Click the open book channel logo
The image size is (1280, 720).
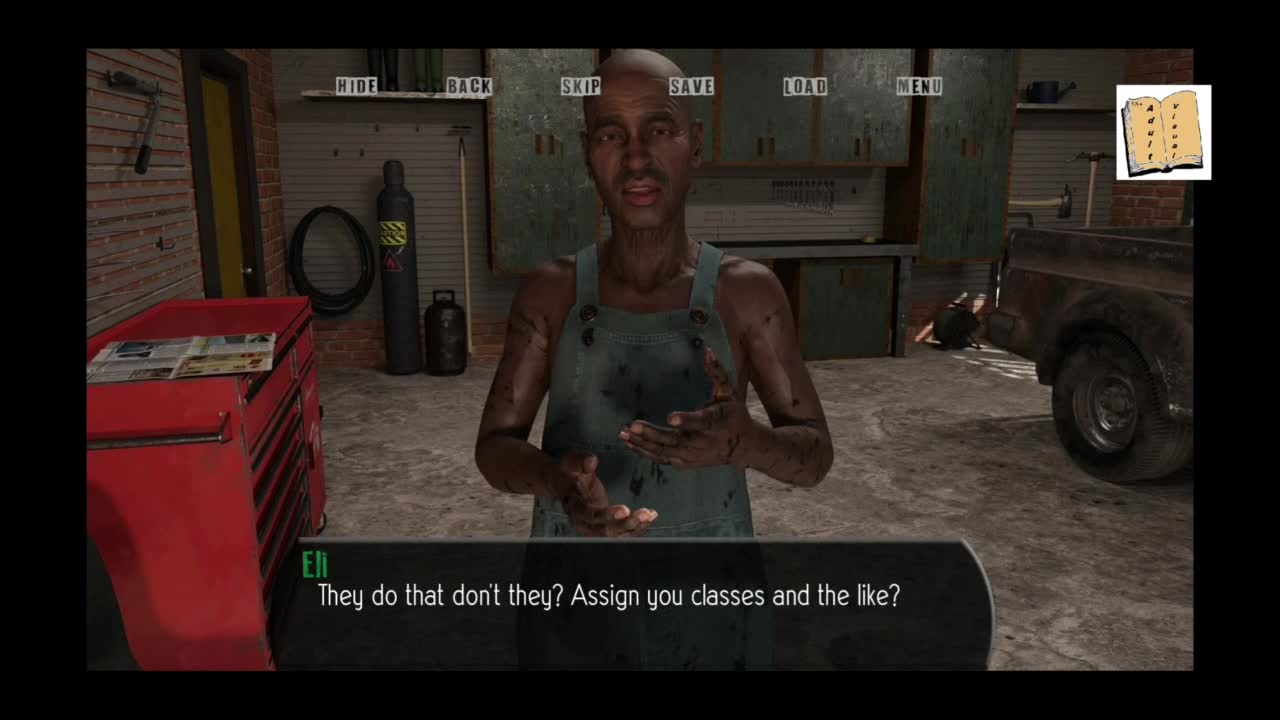click(x=1163, y=132)
